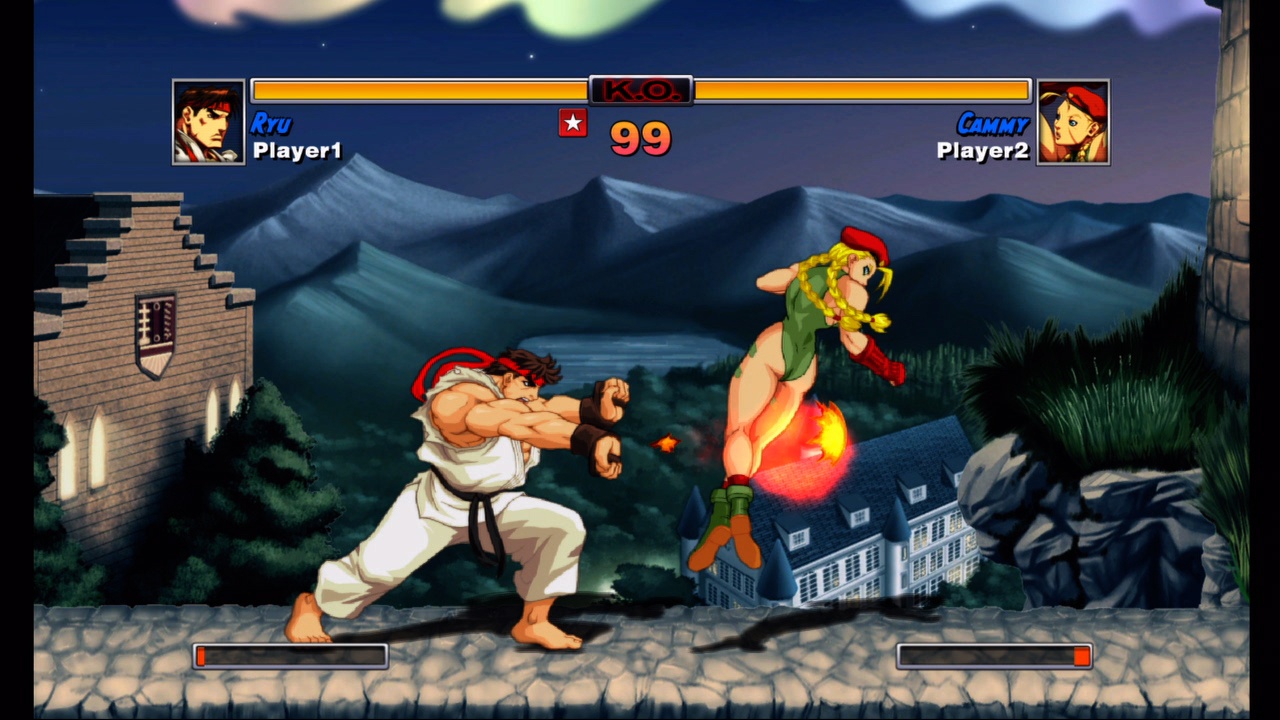Select Cammy's character portrait
Screen dimensions: 1280x720
coord(1072,118)
